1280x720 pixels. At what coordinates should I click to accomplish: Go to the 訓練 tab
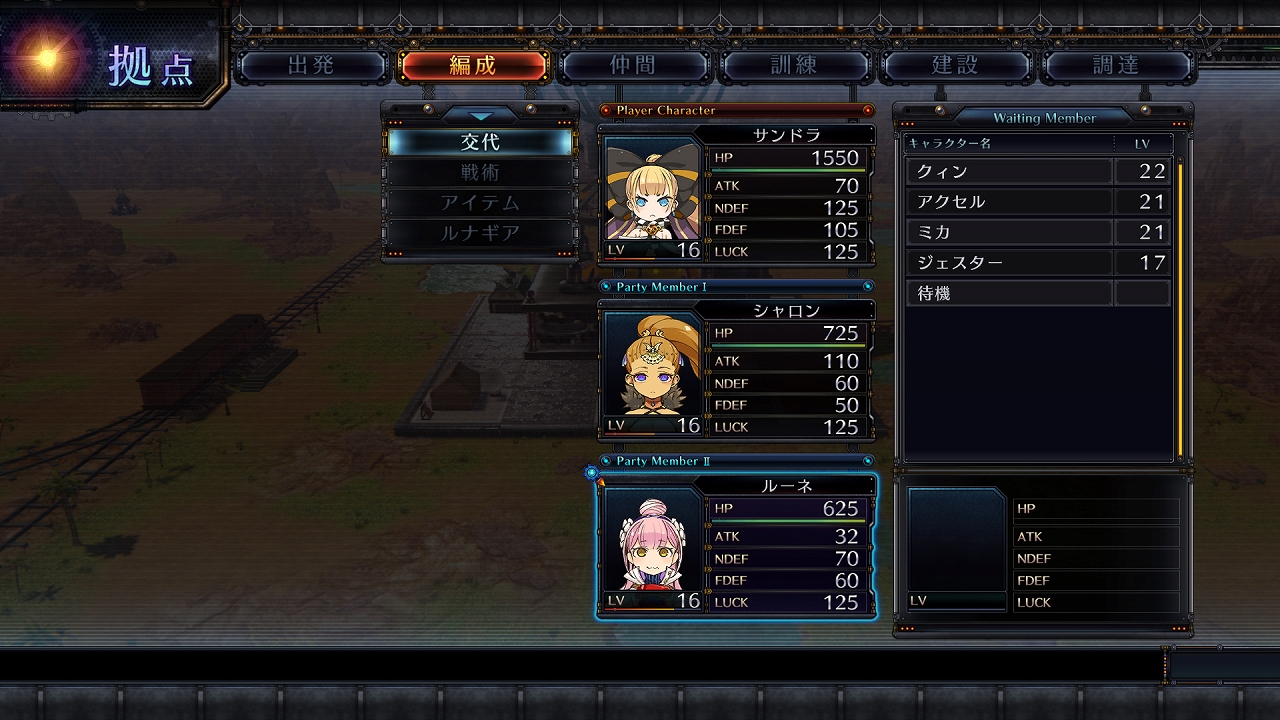pyautogui.click(x=794, y=66)
